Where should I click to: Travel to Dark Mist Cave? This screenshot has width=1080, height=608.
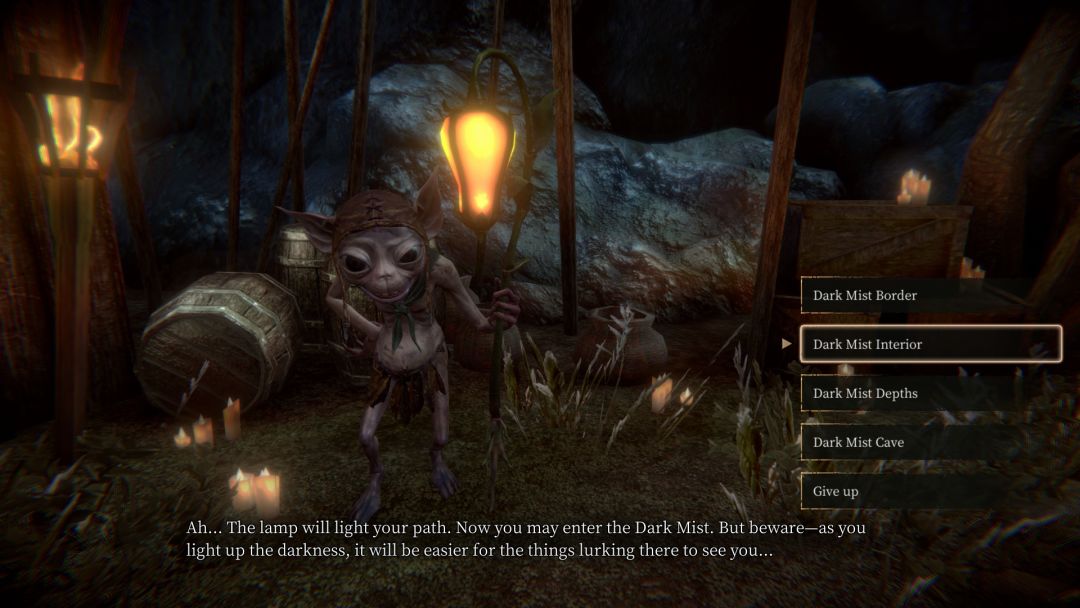point(930,442)
